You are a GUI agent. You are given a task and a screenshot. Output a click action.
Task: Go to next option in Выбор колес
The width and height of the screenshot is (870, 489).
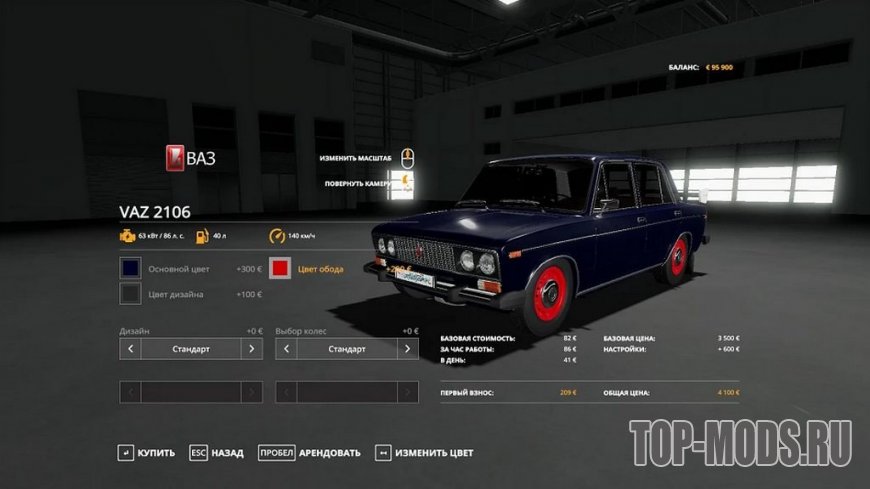tap(408, 349)
